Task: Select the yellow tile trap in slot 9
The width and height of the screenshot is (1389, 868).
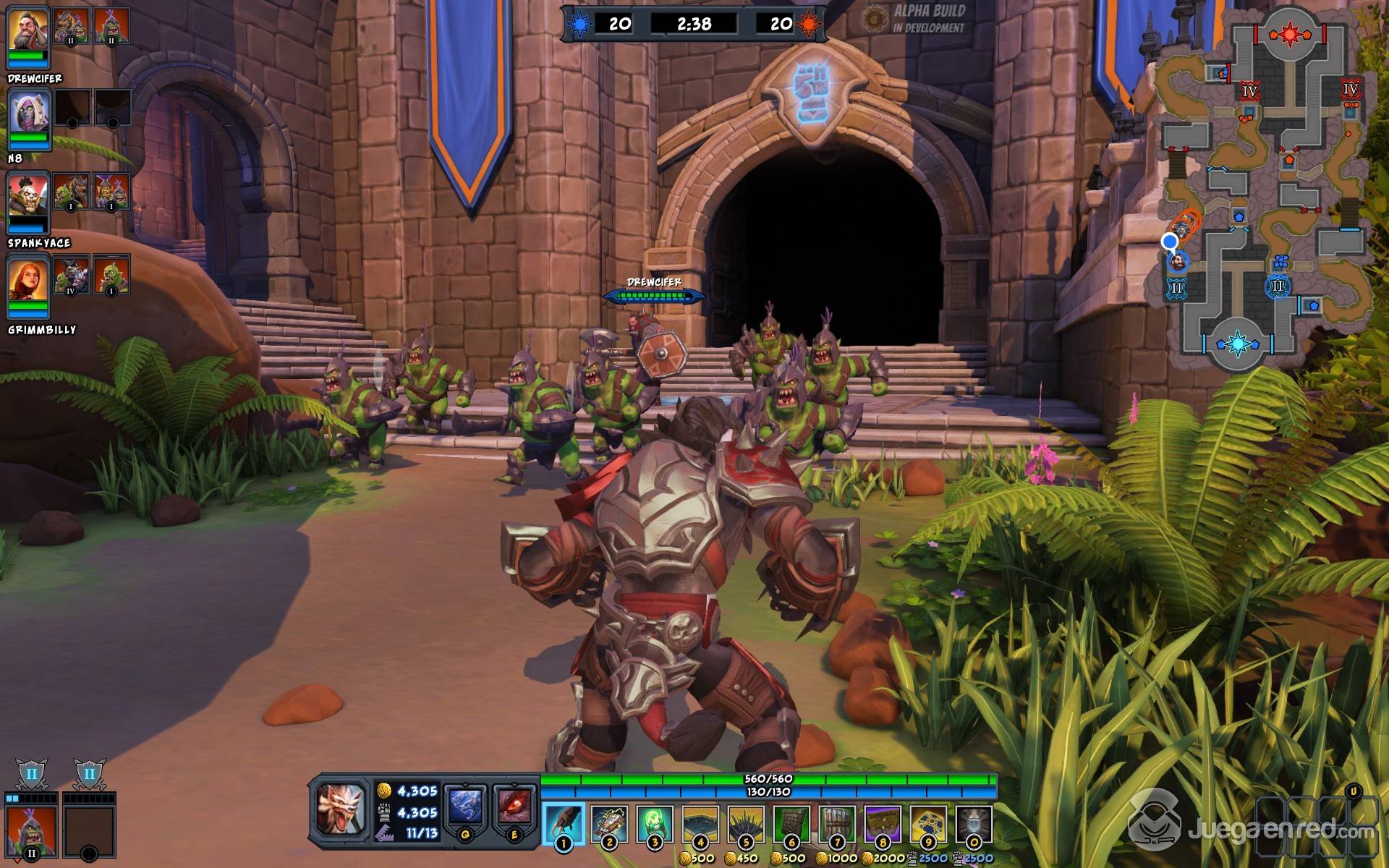Action: 928,824
